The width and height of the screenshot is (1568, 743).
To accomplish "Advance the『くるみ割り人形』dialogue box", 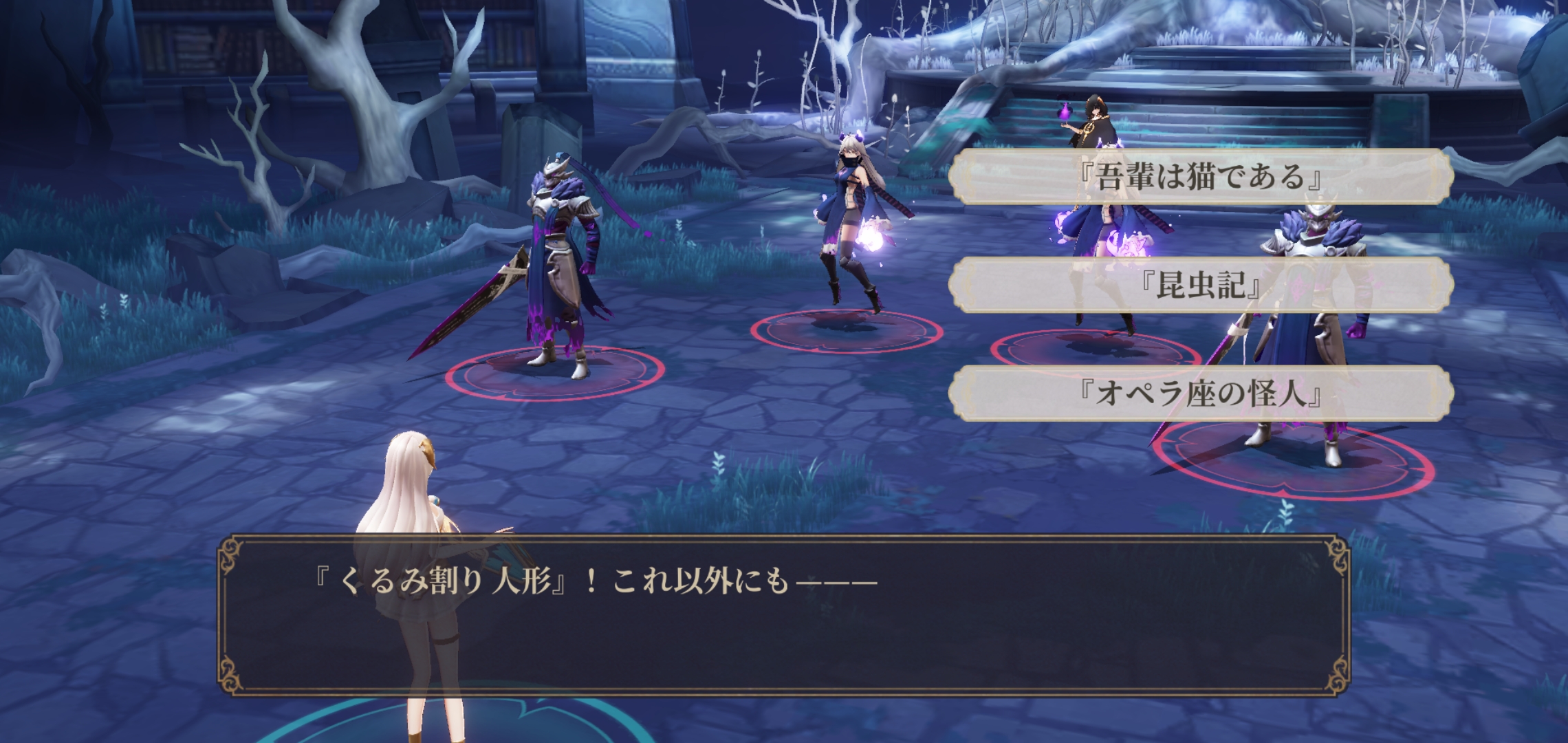I will pos(784,614).
